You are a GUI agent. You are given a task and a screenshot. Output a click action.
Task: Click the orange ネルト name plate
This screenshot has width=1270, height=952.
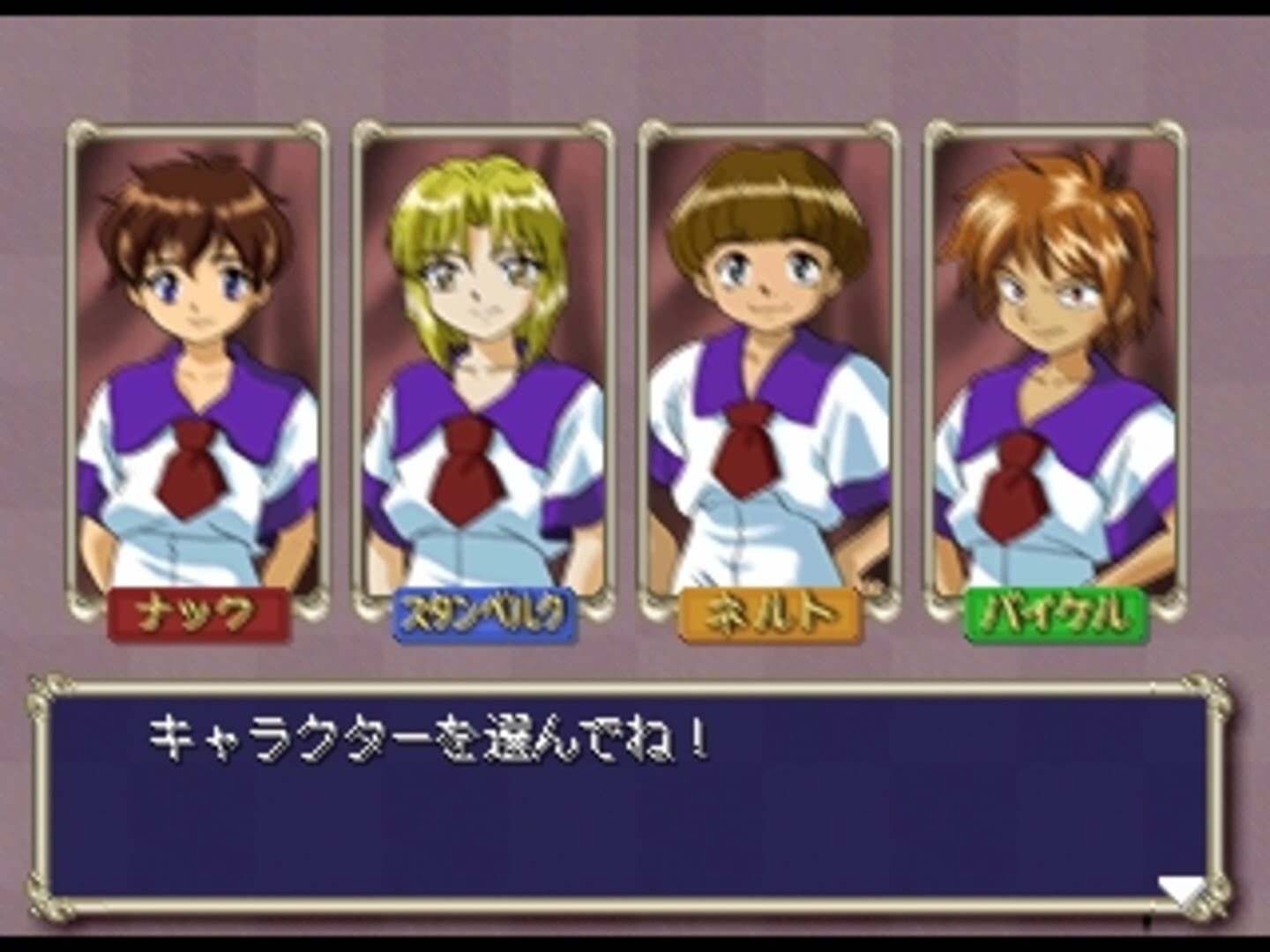point(768,614)
